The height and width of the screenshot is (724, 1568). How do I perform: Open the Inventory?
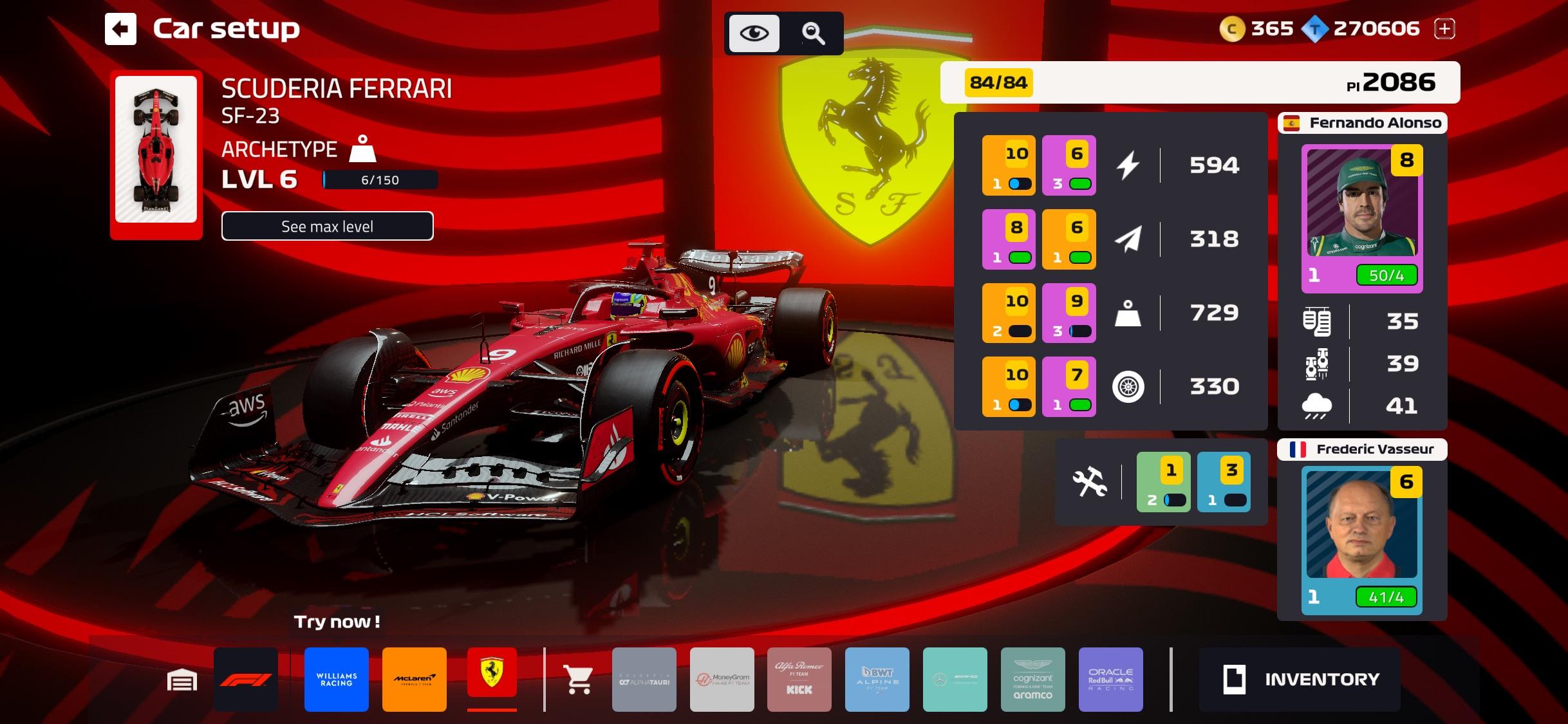[1300, 680]
